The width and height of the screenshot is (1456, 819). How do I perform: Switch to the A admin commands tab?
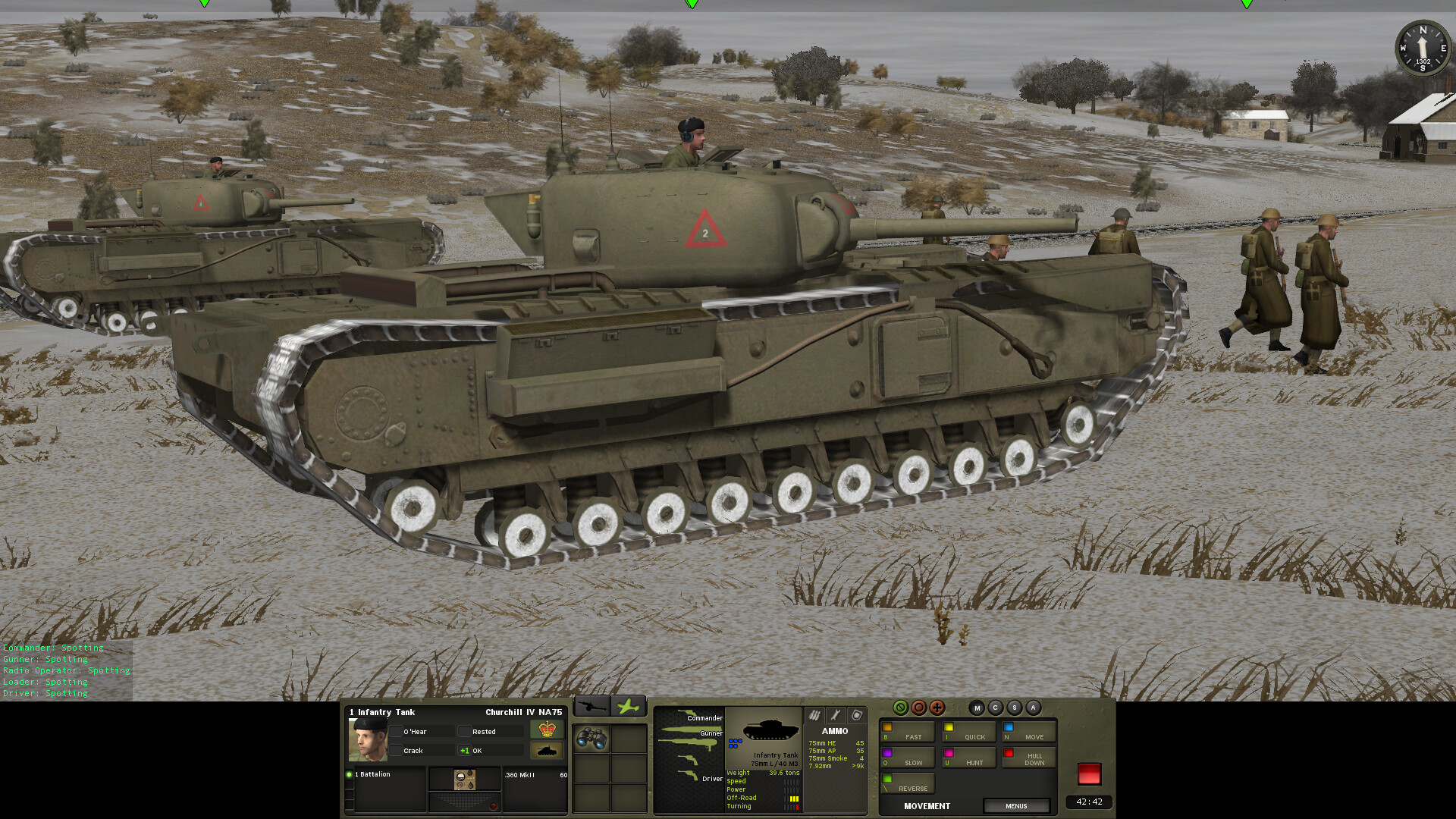[x=1034, y=707]
